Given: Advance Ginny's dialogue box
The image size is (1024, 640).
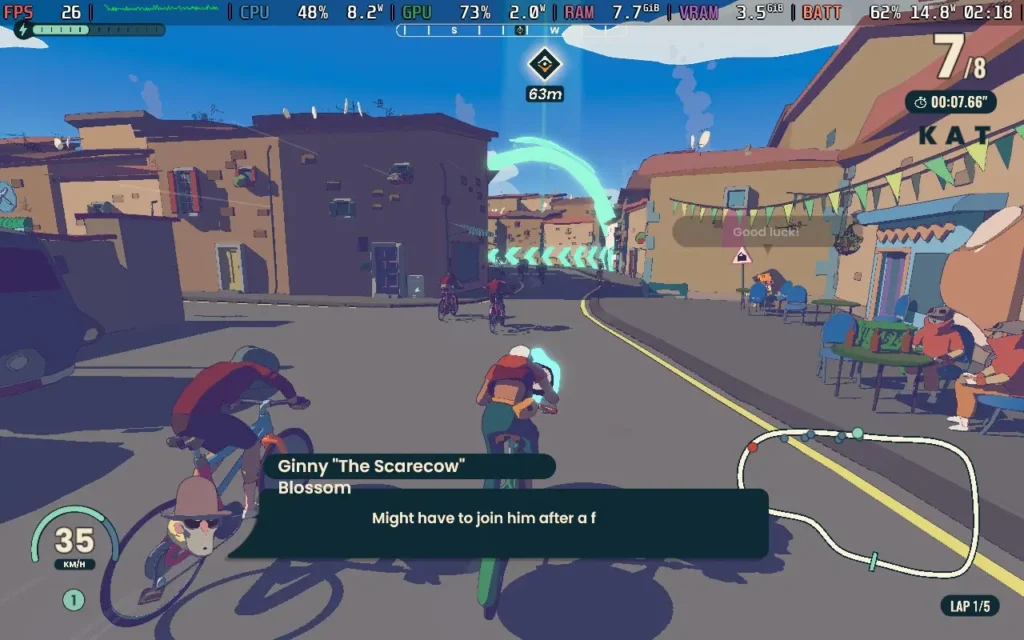Looking at the screenshot, I should [500, 522].
